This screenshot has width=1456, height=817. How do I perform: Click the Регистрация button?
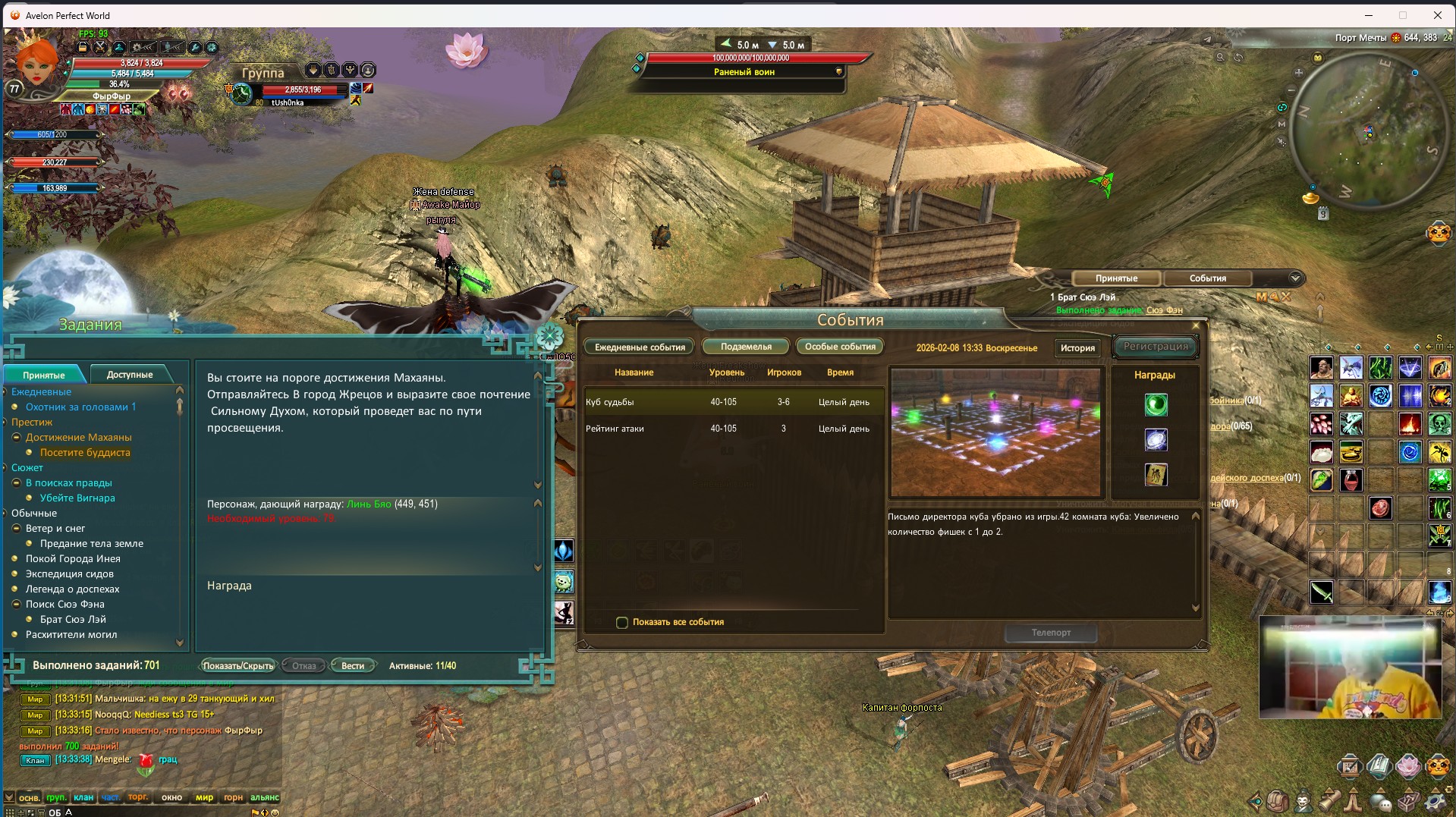(1156, 347)
